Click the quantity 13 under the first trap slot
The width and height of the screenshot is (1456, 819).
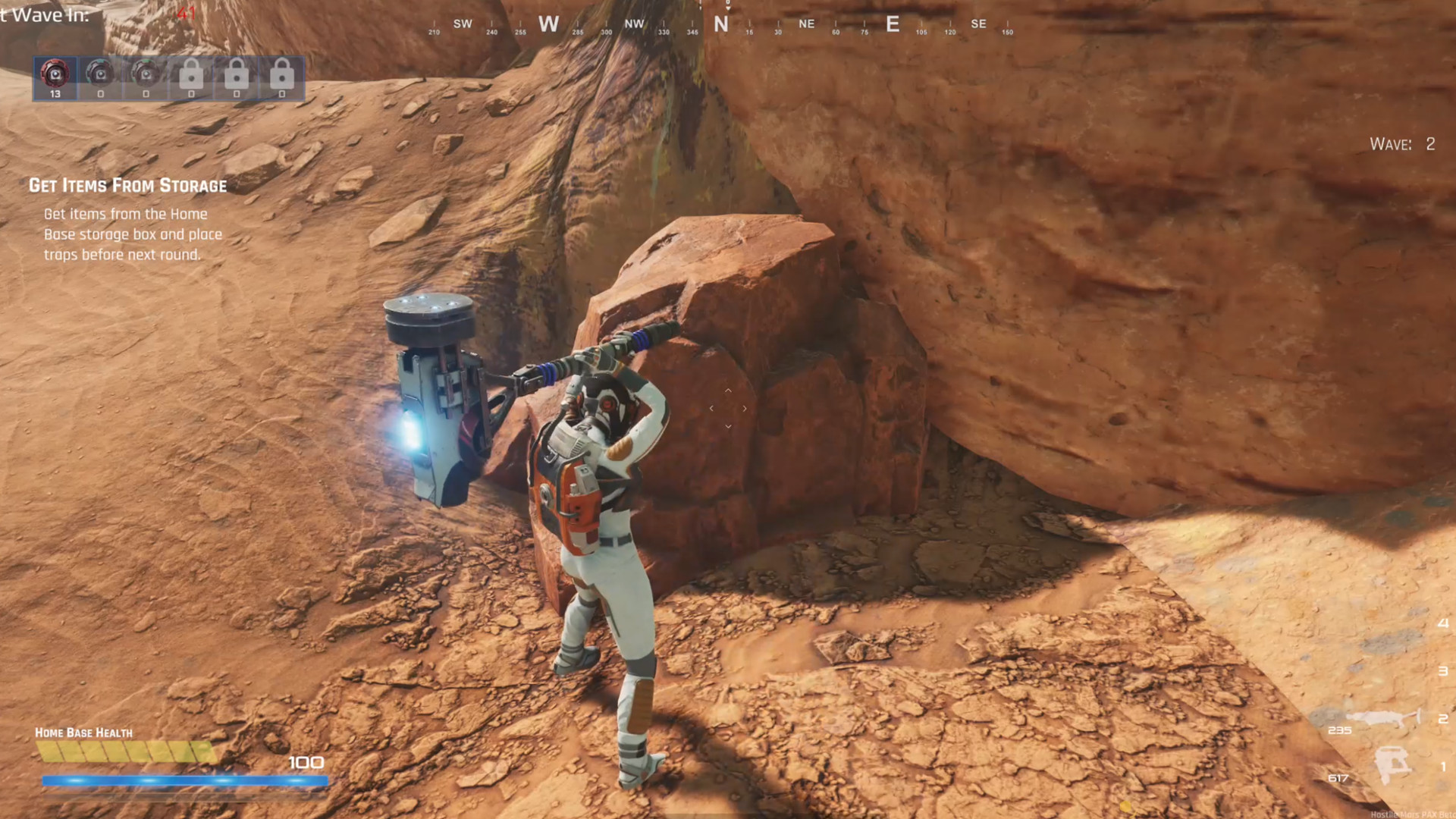point(54,96)
